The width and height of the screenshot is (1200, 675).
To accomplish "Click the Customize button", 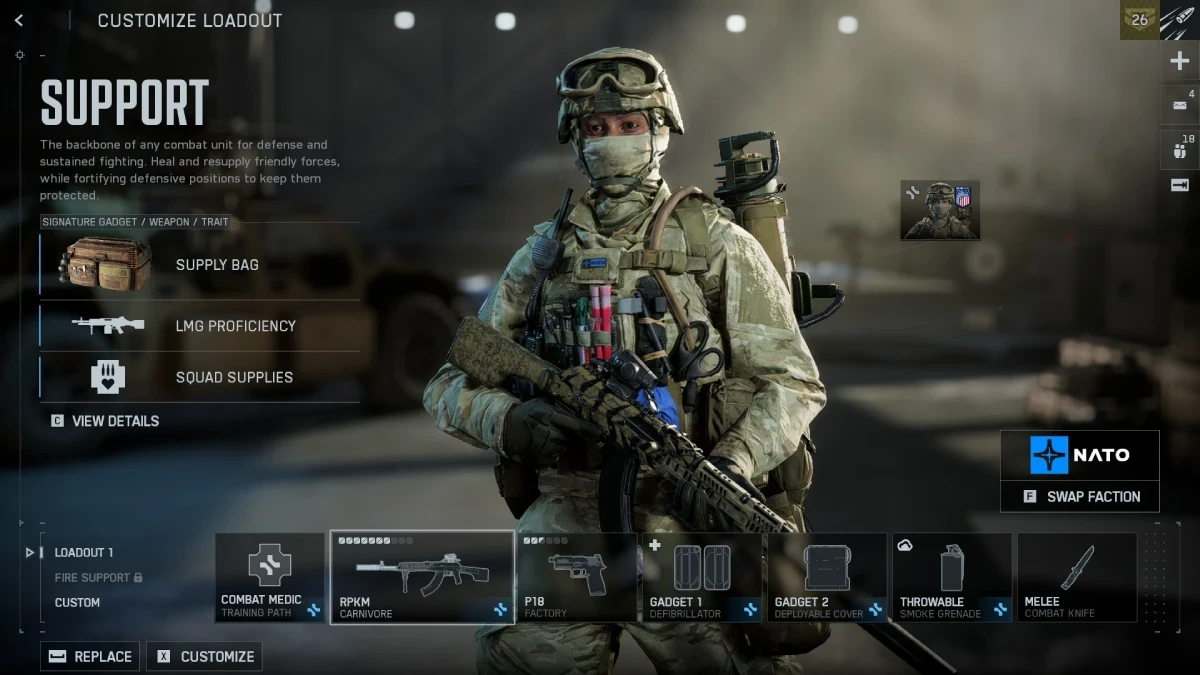I will pyautogui.click(x=204, y=657).
